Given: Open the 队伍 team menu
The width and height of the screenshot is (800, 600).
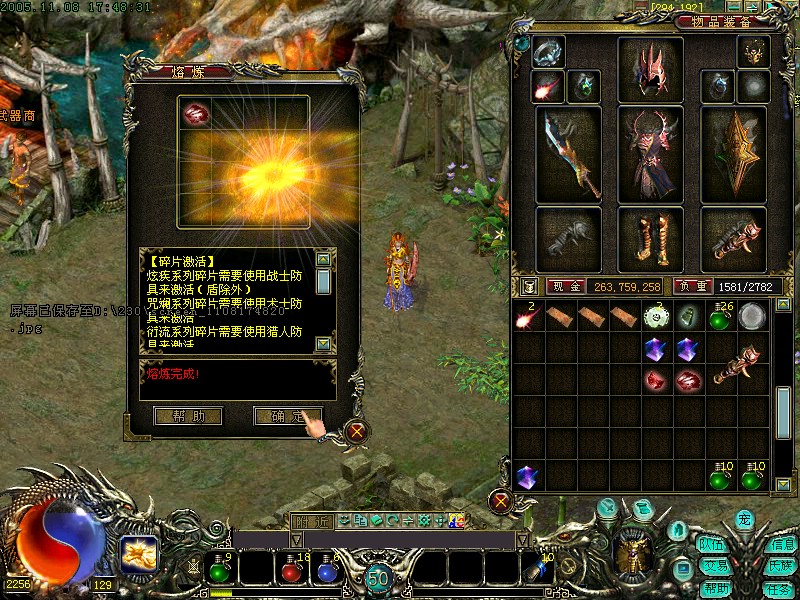Looking at the screenshot, I should (712, 545).
